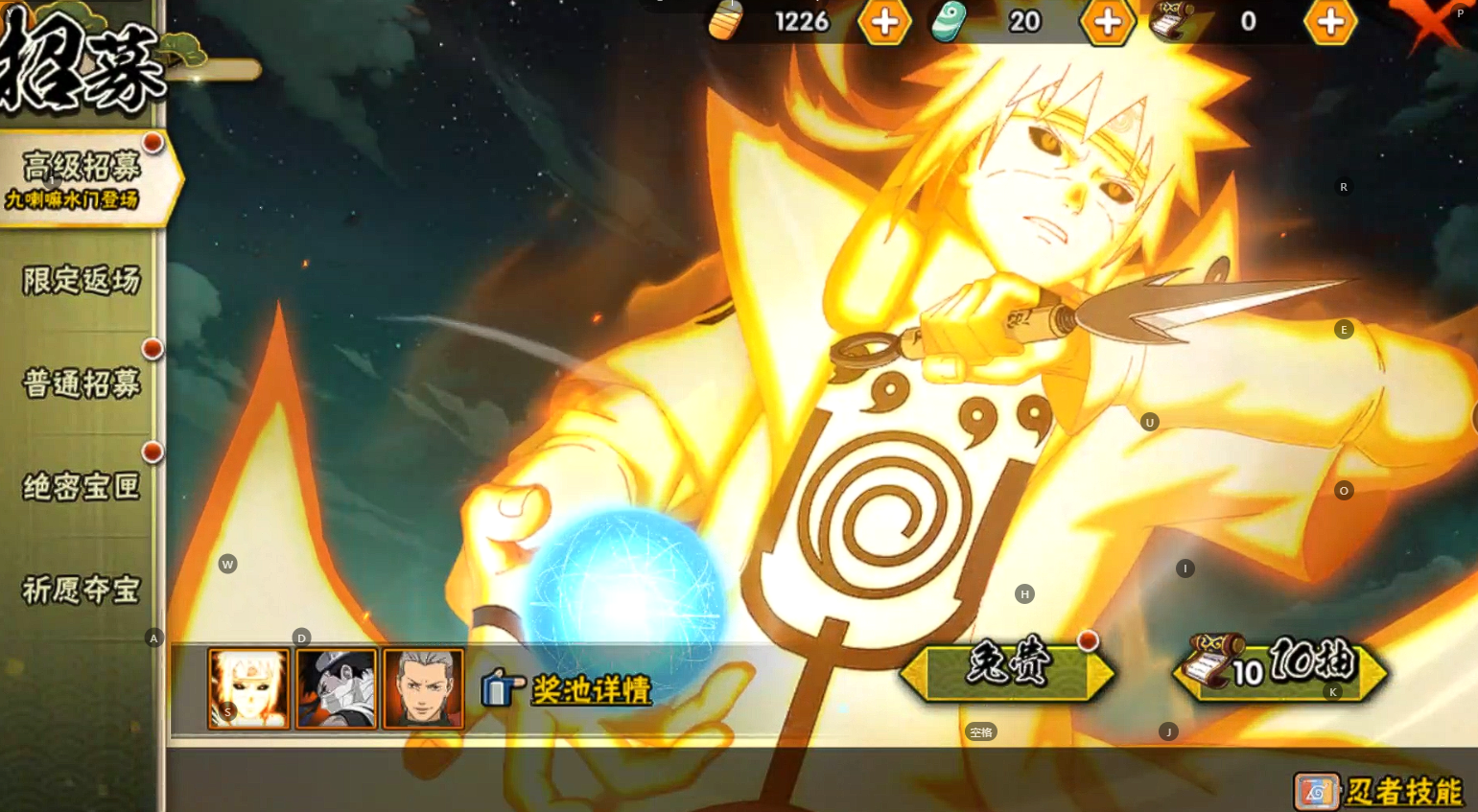
Task: Add more recruitment scrolls
Action: pyautogui.click(x=1330, y=22)
